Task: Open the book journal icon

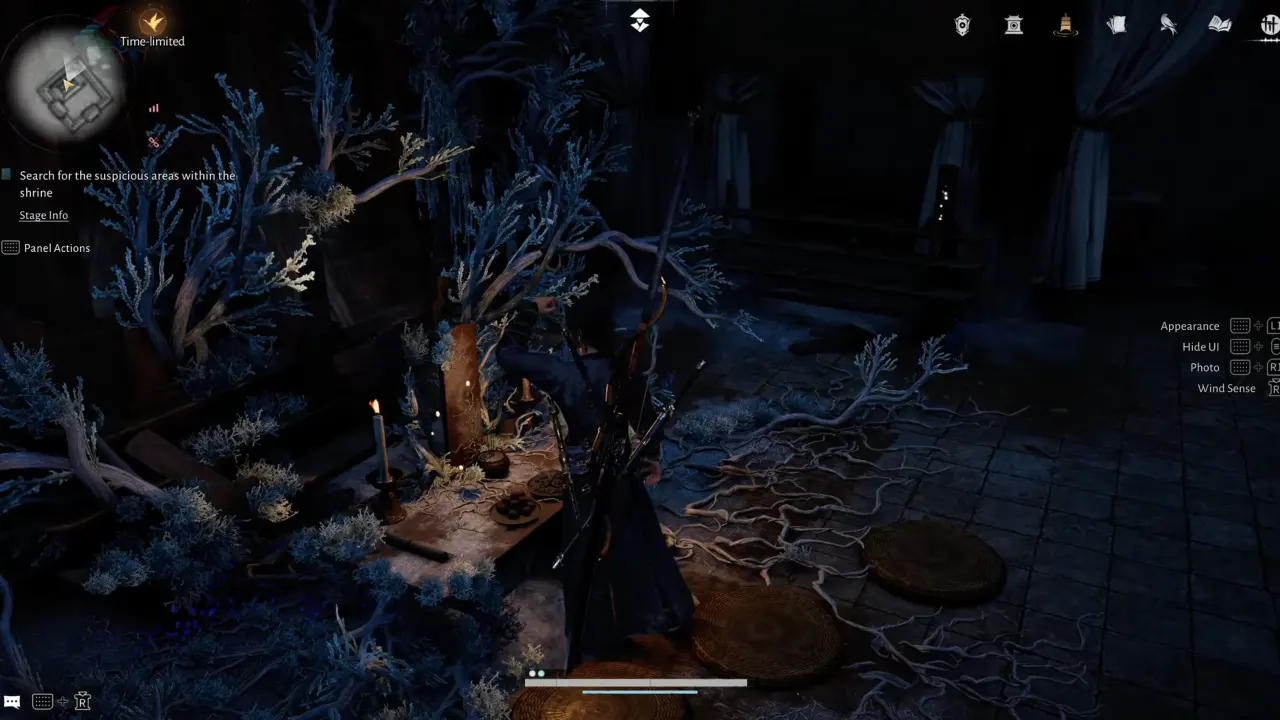Action: (x=1219, y=24)
